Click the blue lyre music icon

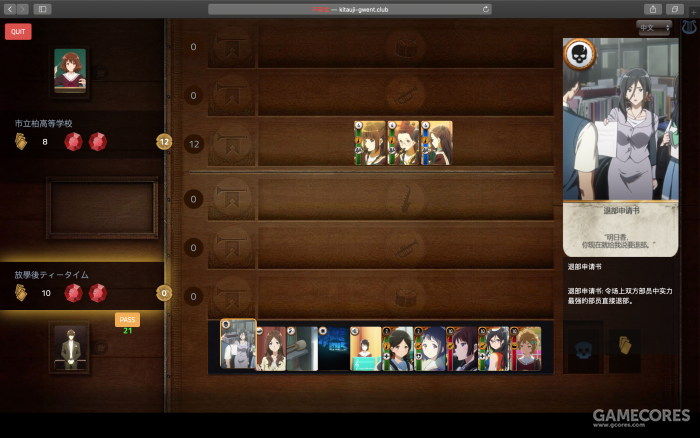tap(688, 28)
